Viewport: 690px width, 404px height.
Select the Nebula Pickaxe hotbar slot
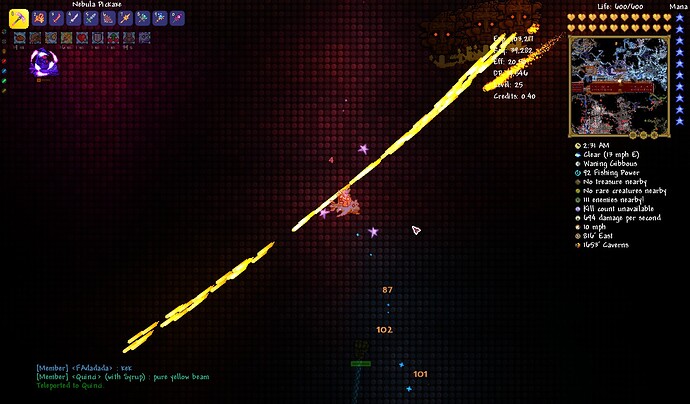tap(19, 18)
